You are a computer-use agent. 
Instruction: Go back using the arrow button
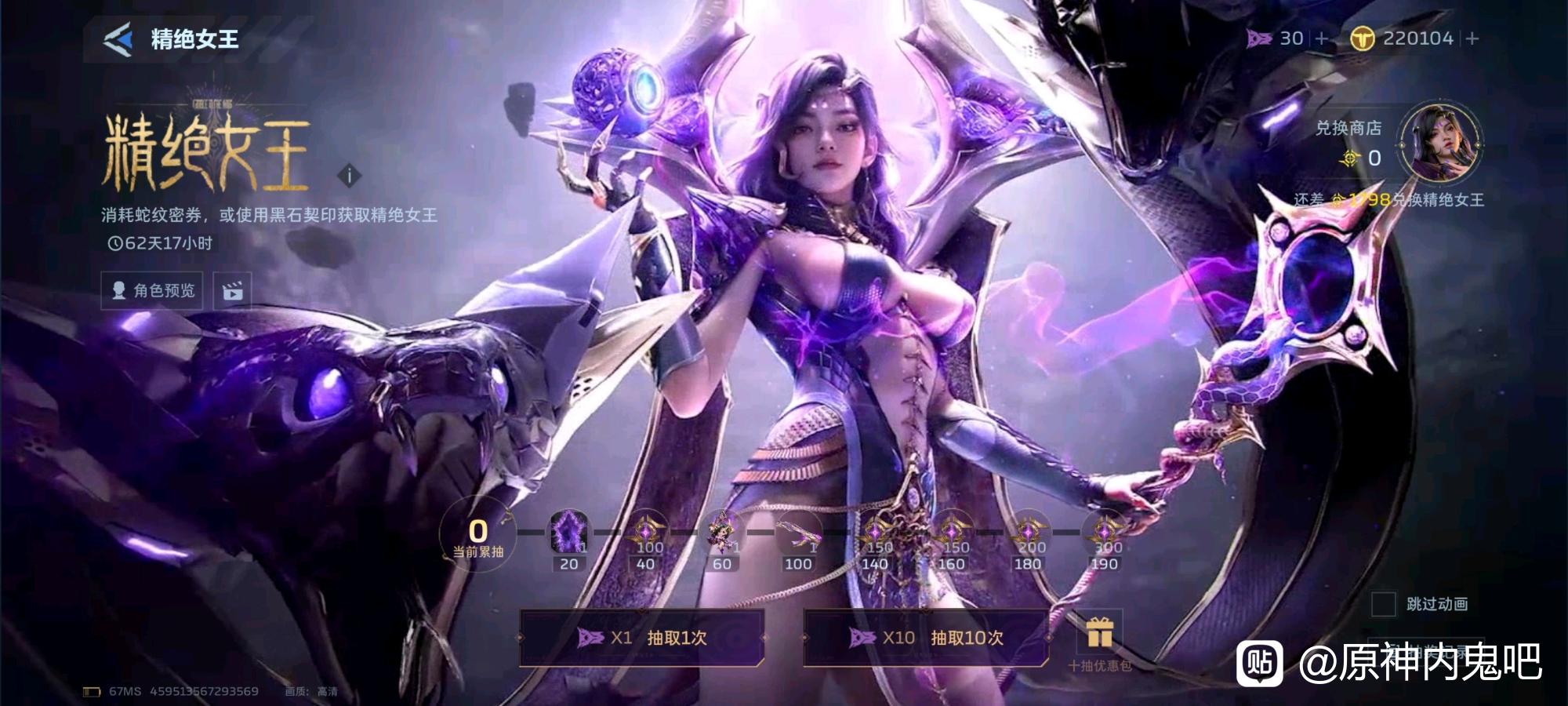[118, 39]
